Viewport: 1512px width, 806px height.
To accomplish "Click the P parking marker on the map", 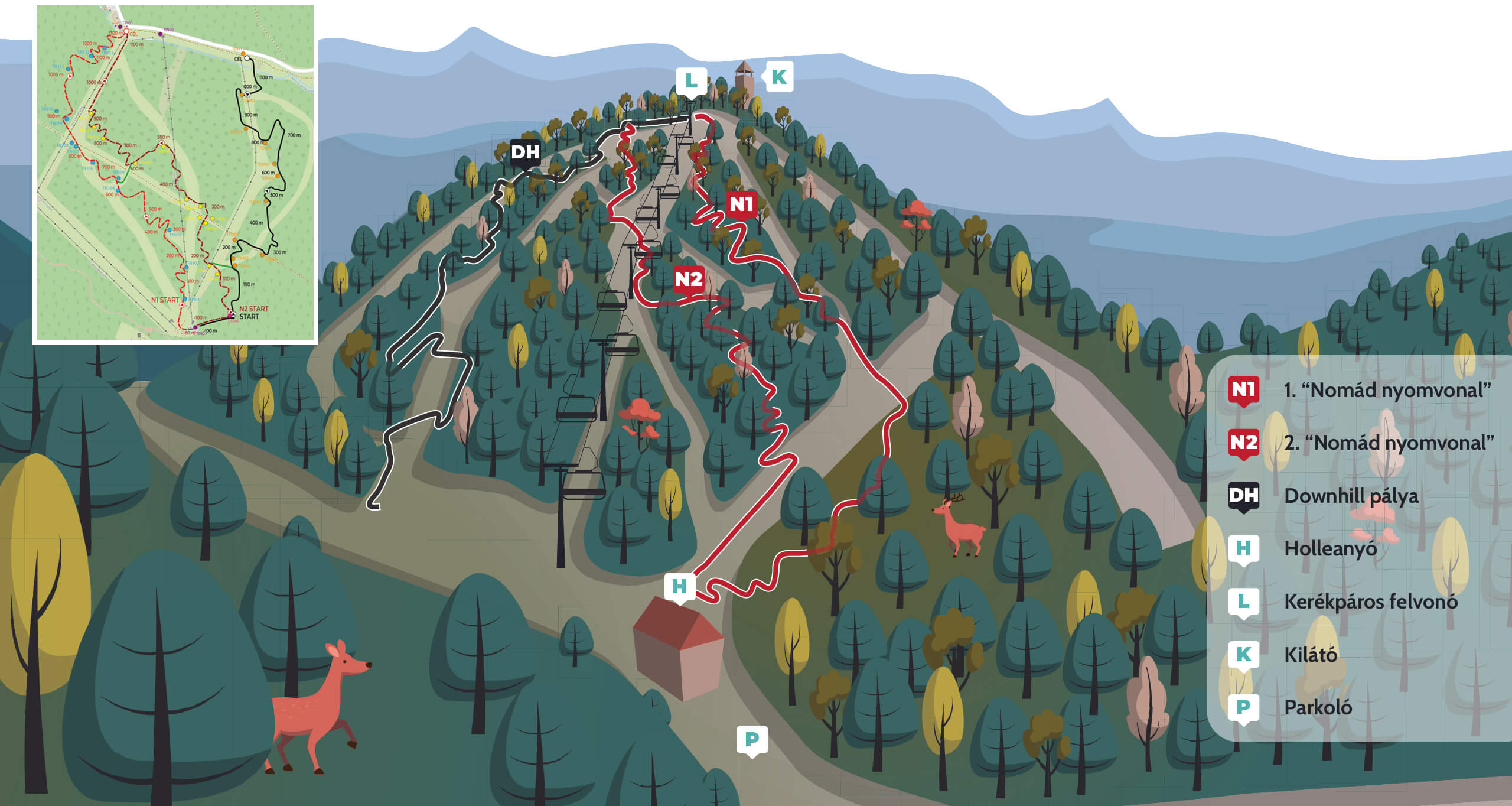I will (752, 739).
